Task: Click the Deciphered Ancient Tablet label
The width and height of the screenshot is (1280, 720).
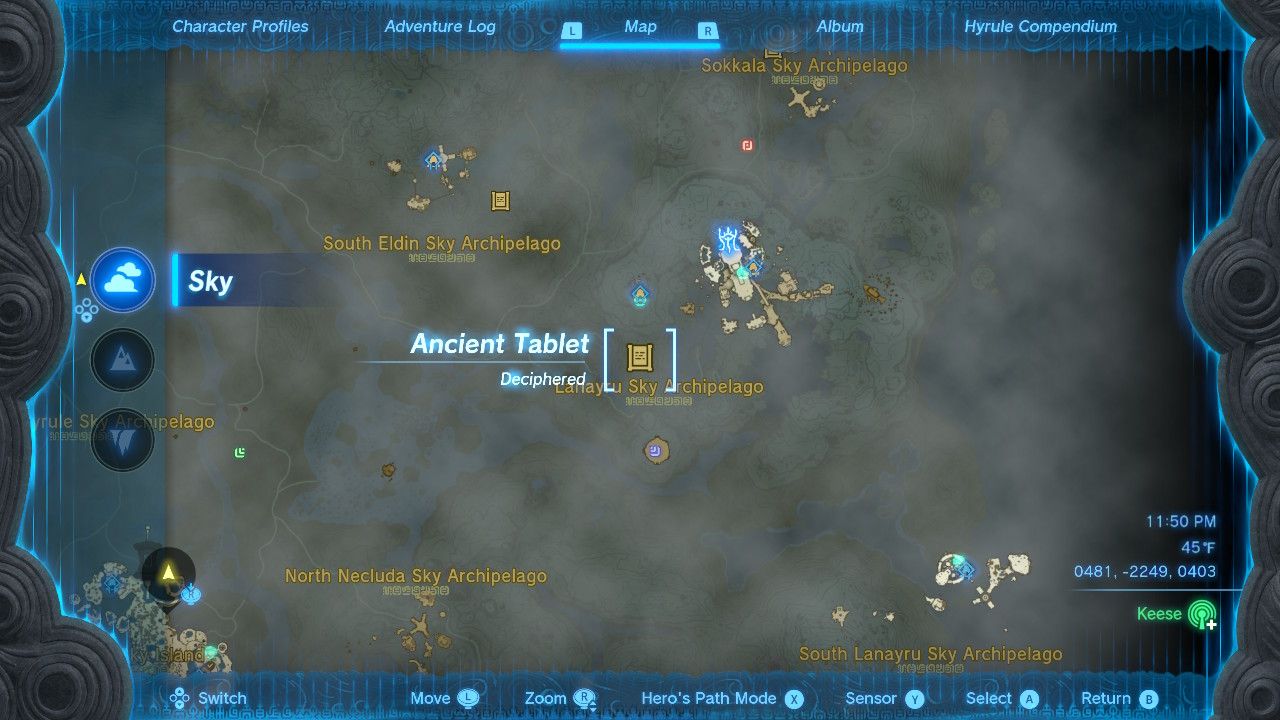Action: point(543,379)
